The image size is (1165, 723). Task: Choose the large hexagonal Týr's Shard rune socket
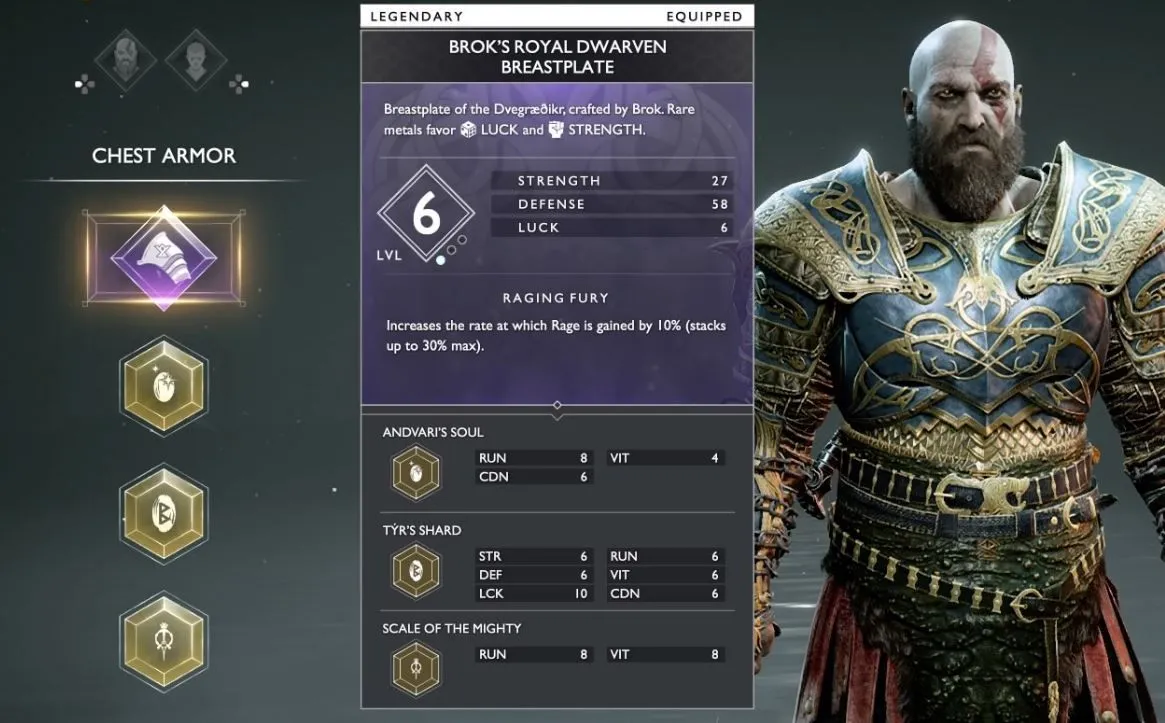pyautogui.click(x=164, y=512)
